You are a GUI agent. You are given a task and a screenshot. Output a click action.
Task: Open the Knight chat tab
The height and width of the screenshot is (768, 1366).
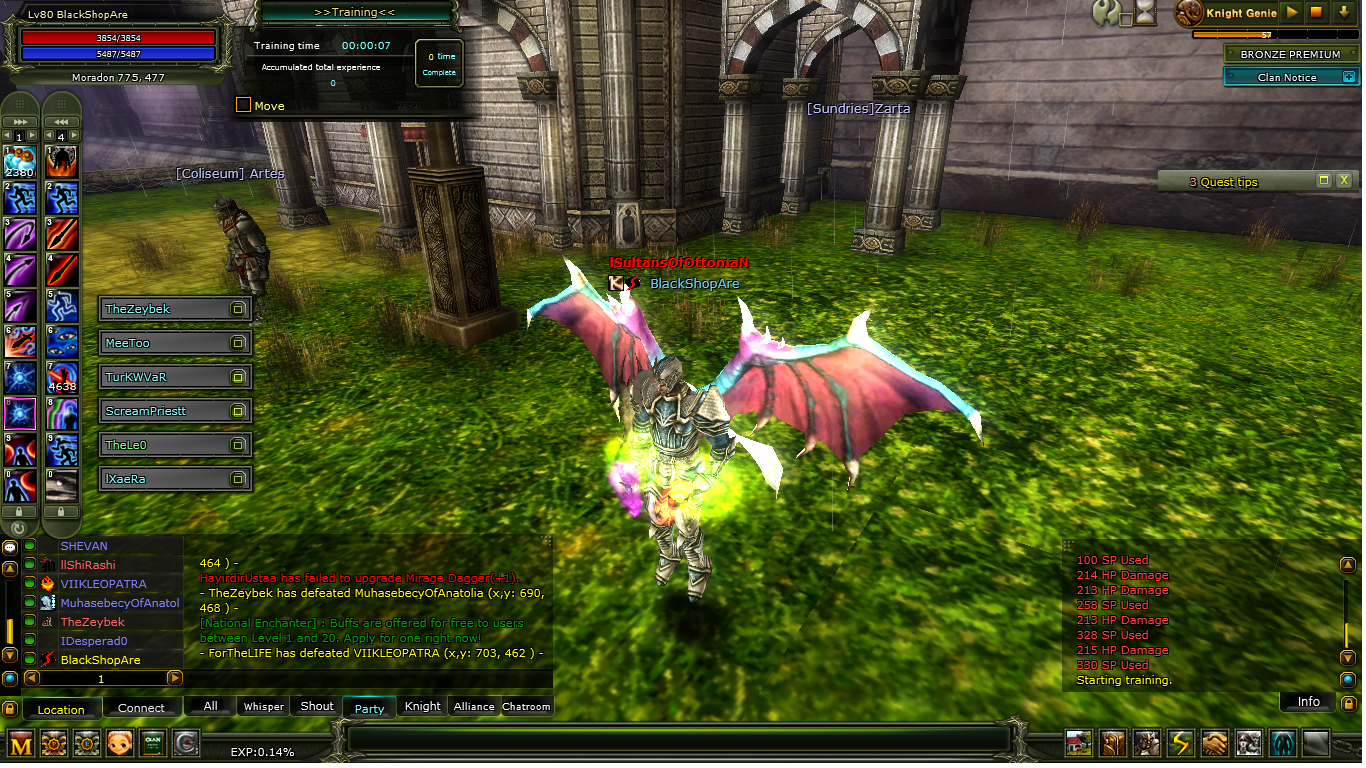click(x=422, y=706)
